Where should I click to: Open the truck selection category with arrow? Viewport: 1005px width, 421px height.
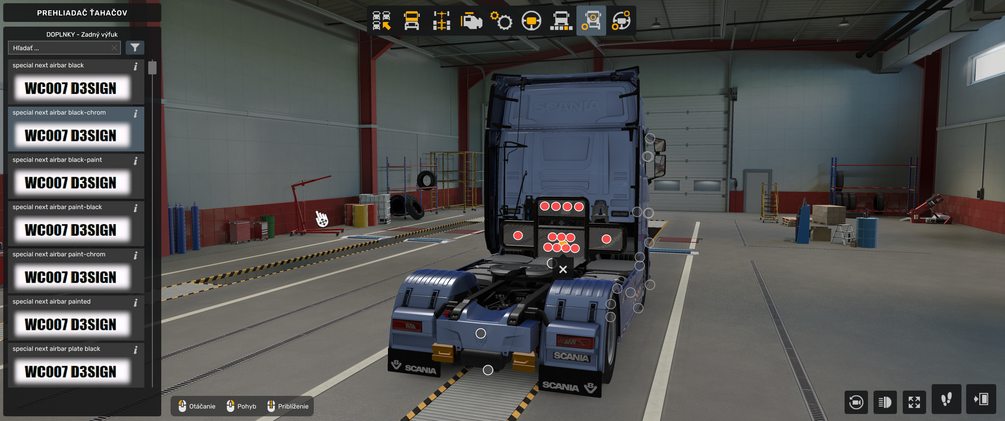click(x=381, y=20)
